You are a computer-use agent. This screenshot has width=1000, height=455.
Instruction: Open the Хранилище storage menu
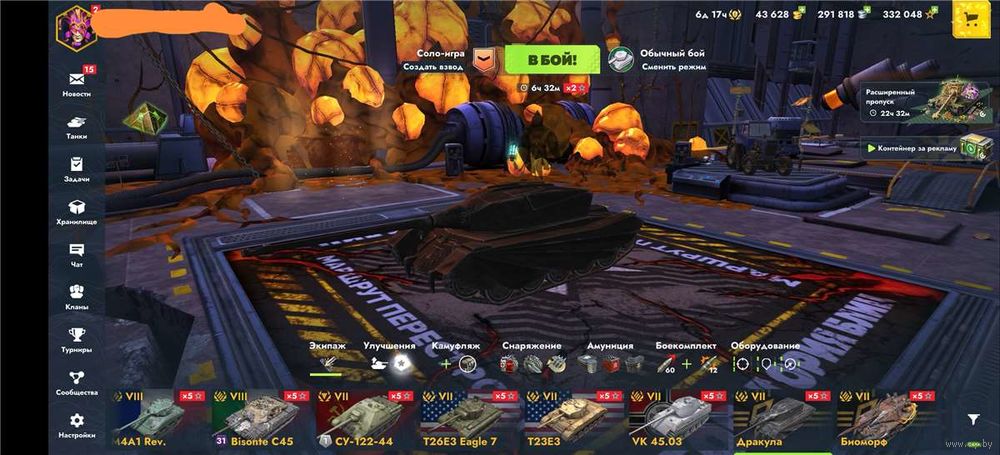click(76, 211)
